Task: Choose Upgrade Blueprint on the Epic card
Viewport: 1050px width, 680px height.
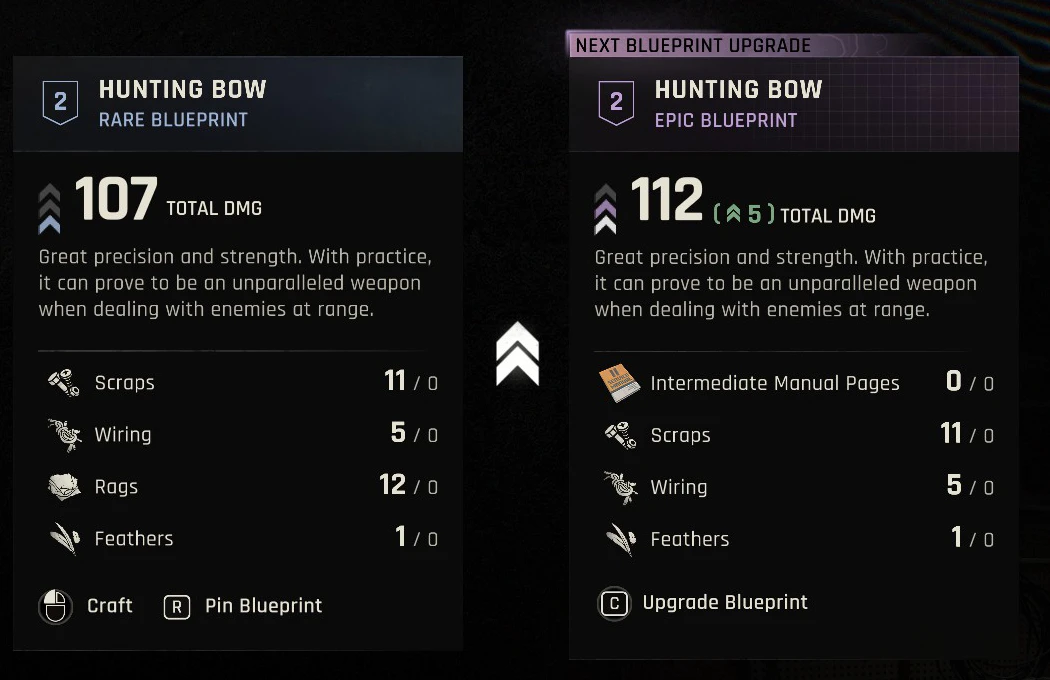Action: (703, 603)
